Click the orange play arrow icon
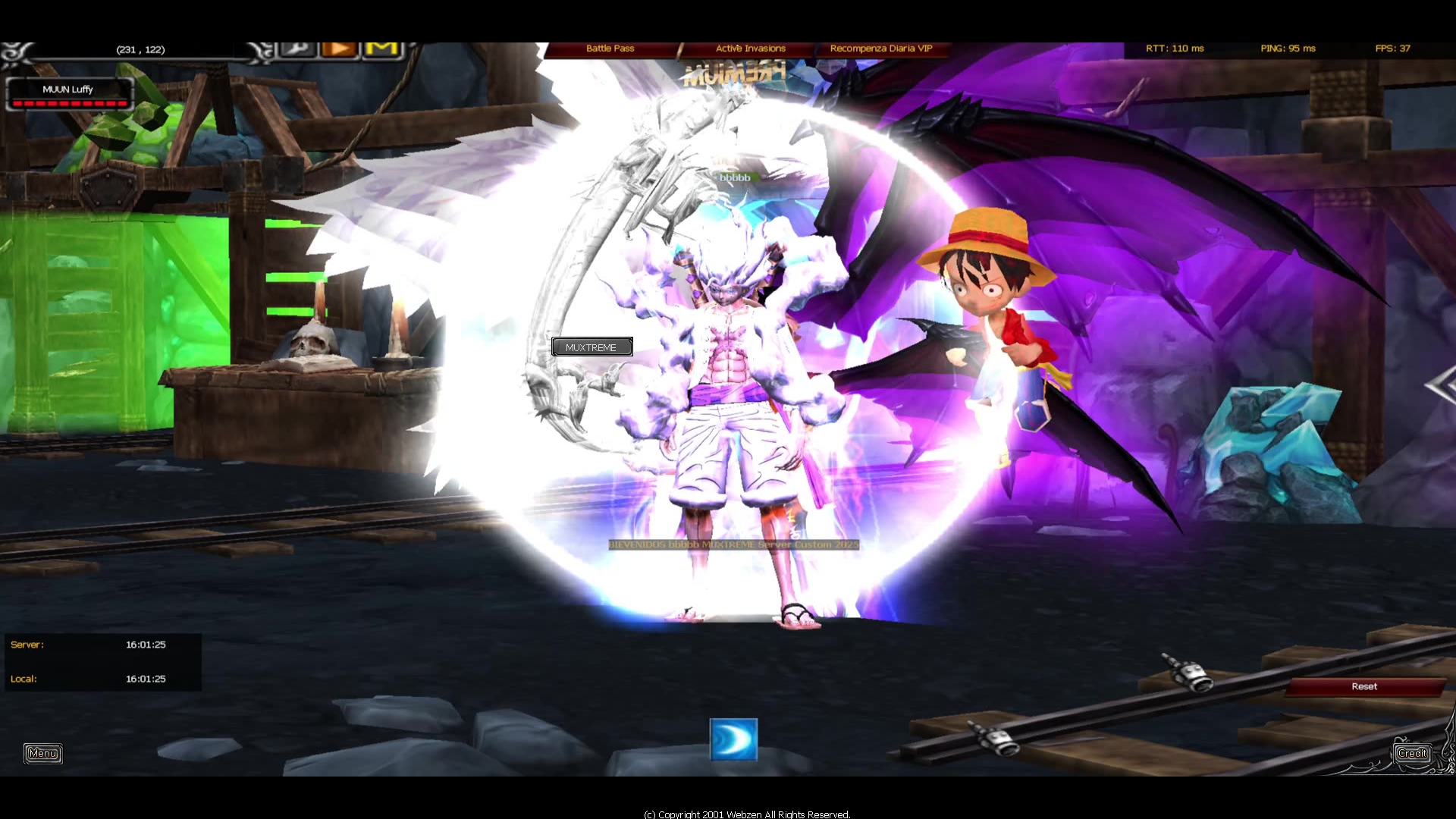The image size is (1456, 819). coord(340,49)
